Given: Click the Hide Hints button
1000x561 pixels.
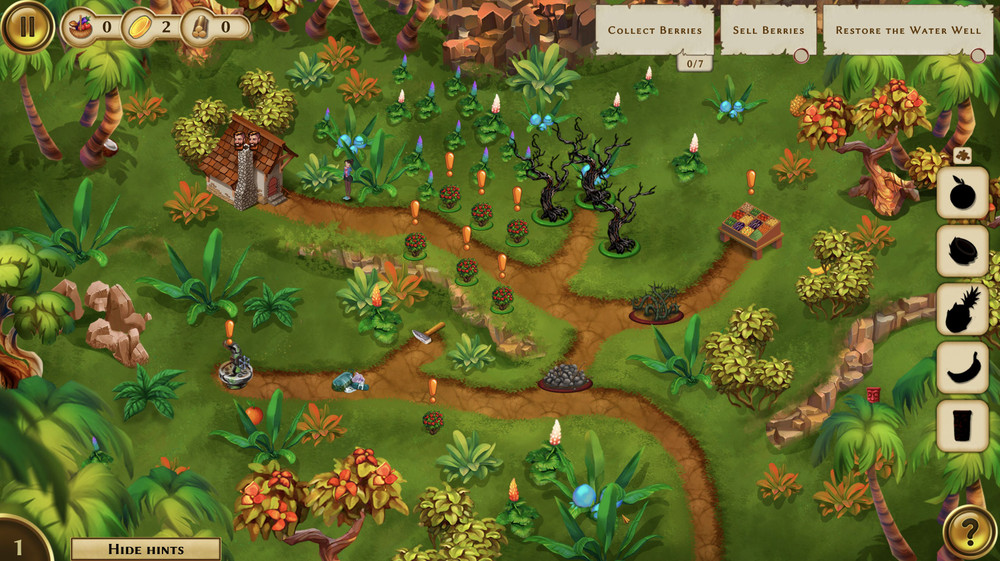Looking at the screenshot, I should [x=146, y=549].
